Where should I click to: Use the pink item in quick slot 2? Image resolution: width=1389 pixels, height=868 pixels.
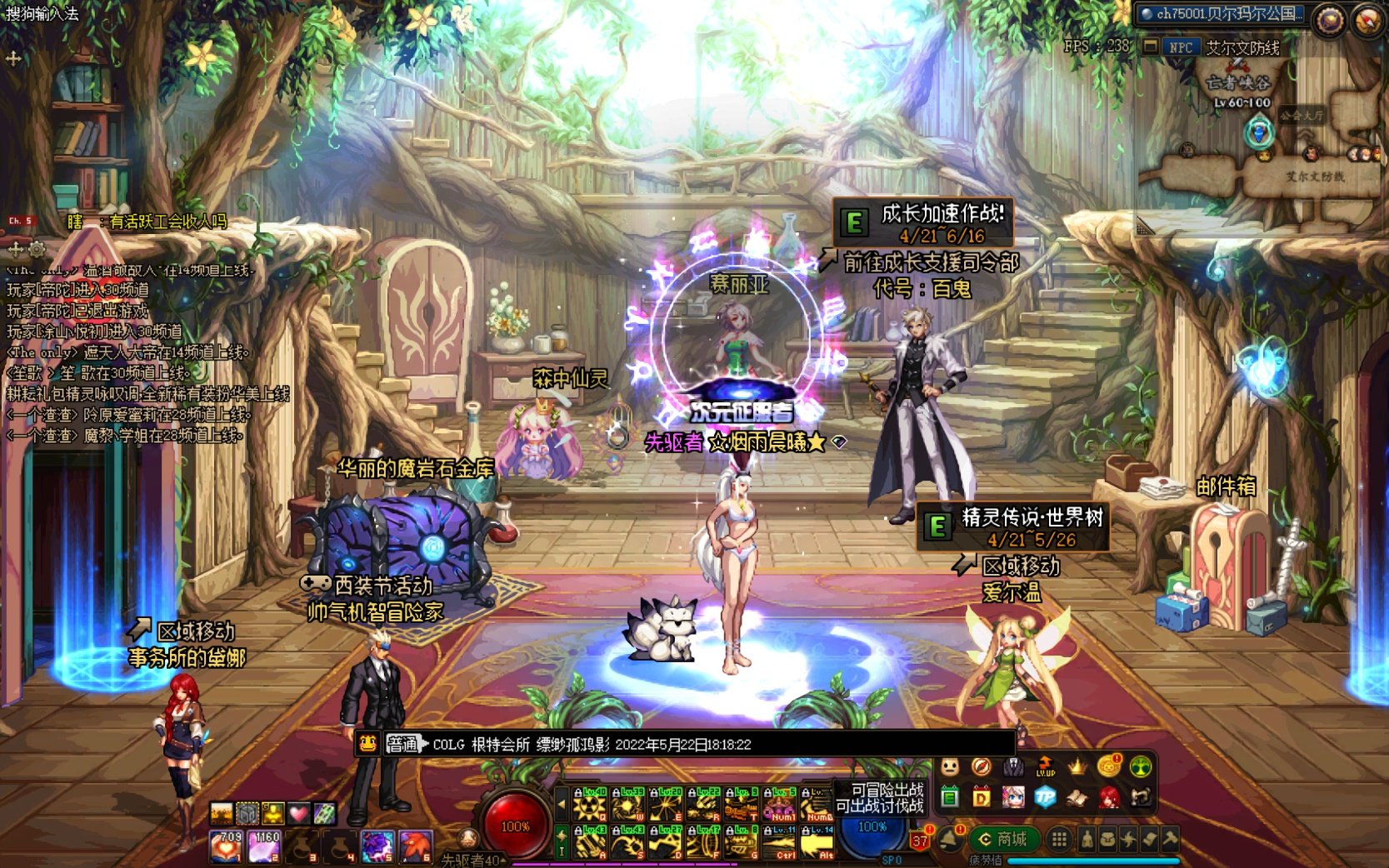(265, 846)
